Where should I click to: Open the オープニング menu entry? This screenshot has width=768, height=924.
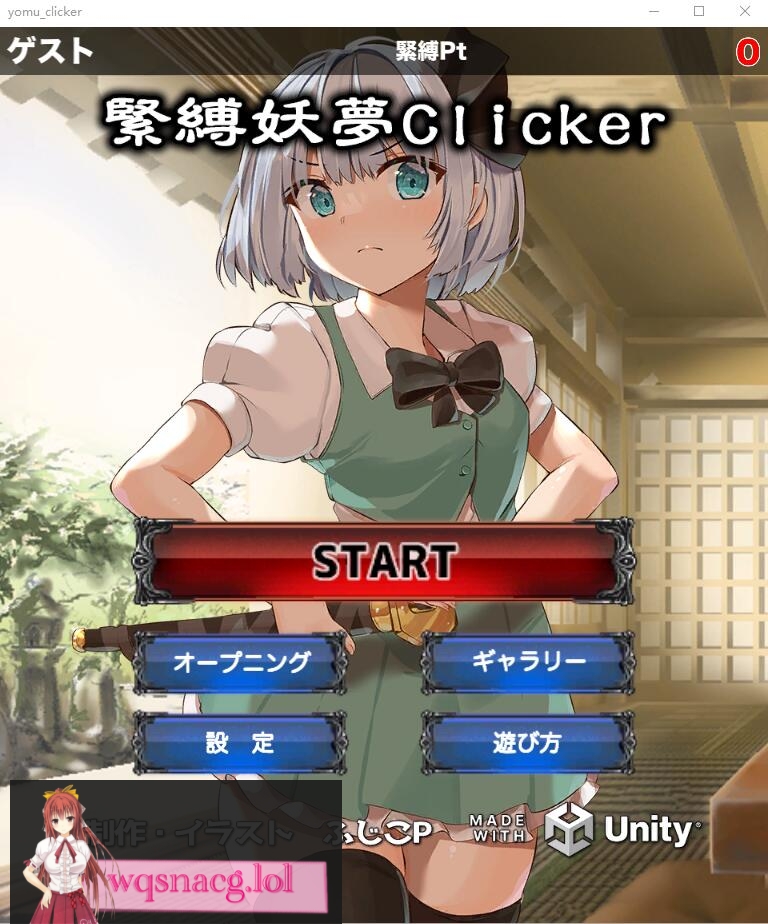(241, 662)
